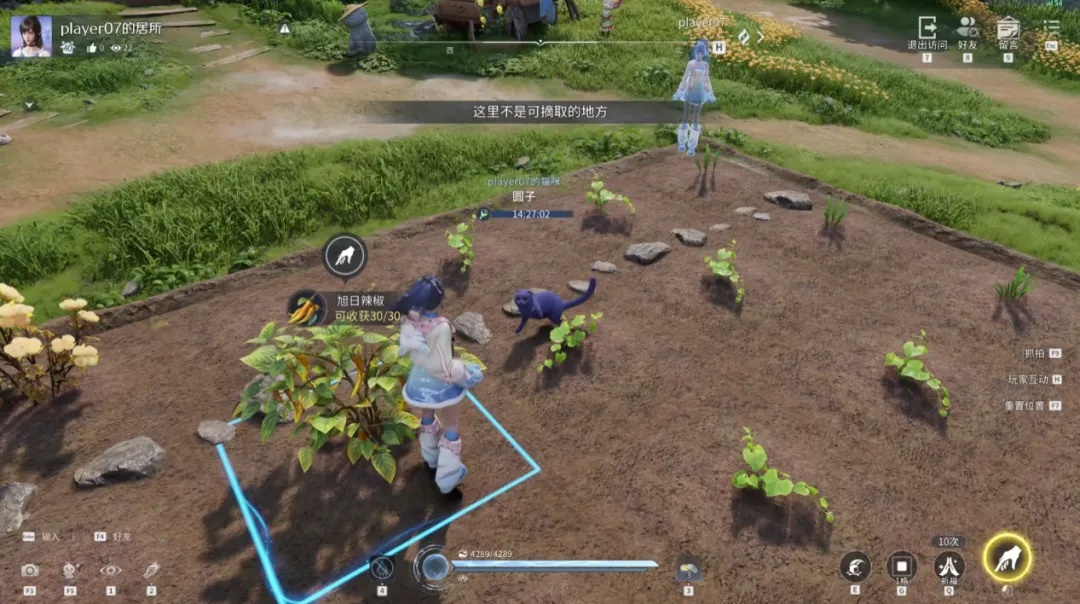Click player07's avatar portrait

[x=31, y=36]
